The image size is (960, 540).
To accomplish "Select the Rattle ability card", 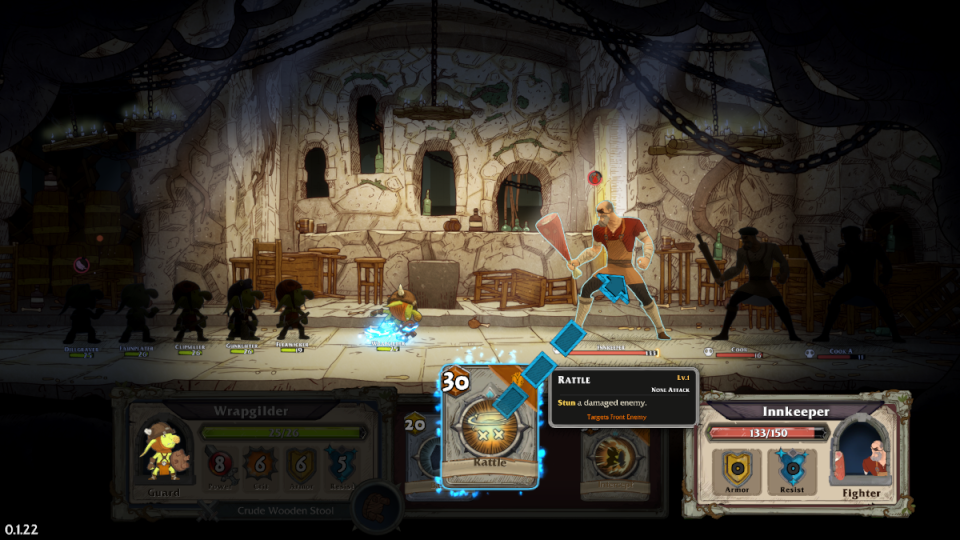I will (x=489, y=428).
